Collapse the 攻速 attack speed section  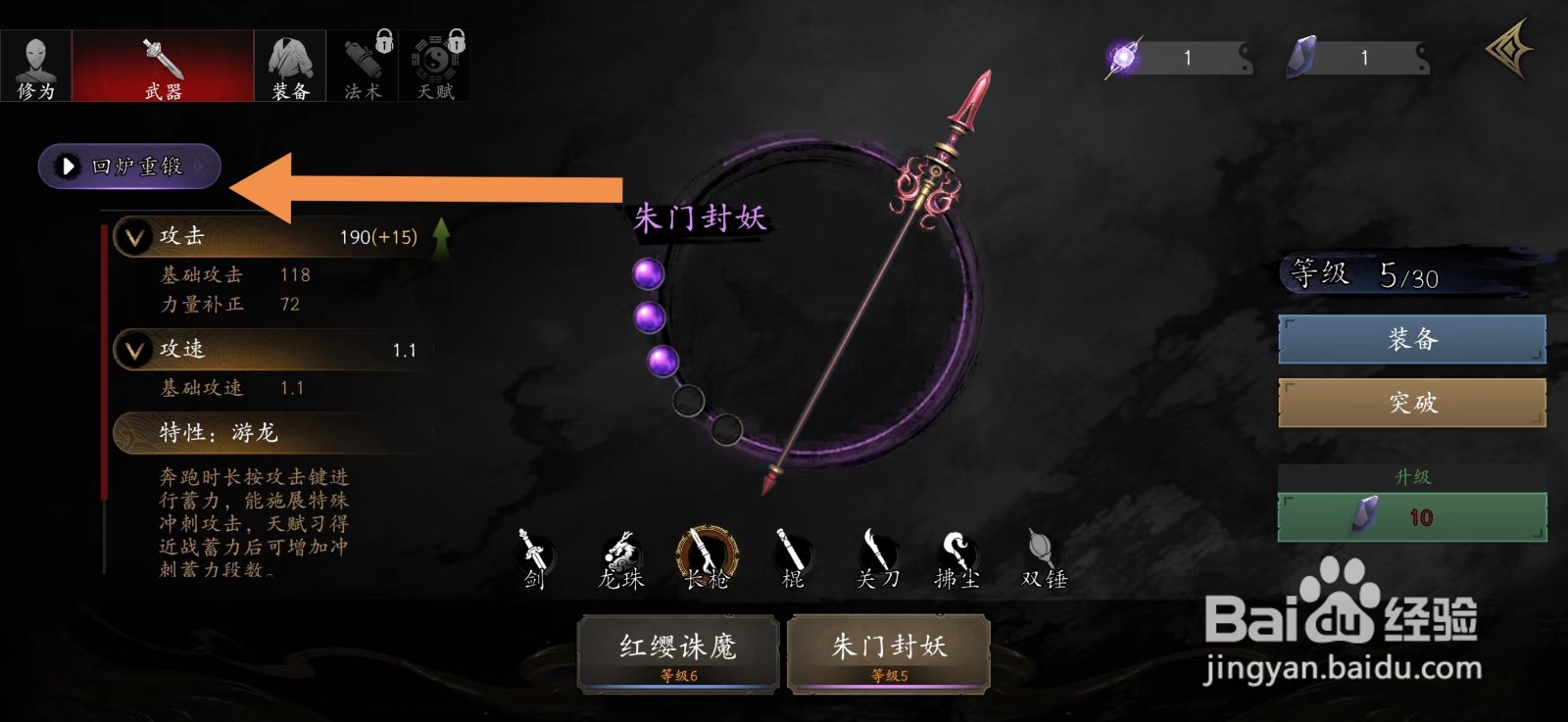pyautogui.click(x=136, y=349)
